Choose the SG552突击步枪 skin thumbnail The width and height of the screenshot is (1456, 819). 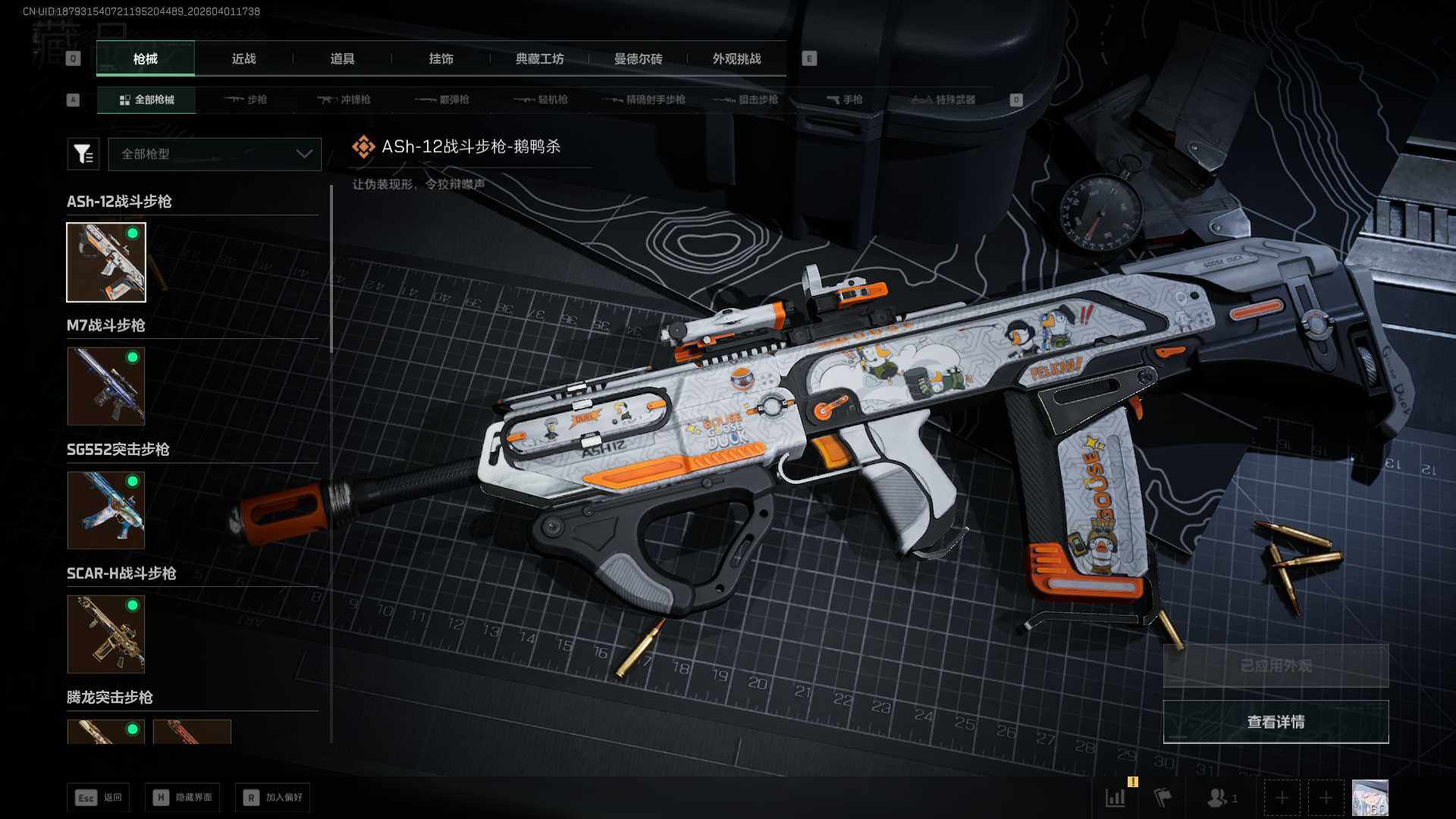[106, 510]
